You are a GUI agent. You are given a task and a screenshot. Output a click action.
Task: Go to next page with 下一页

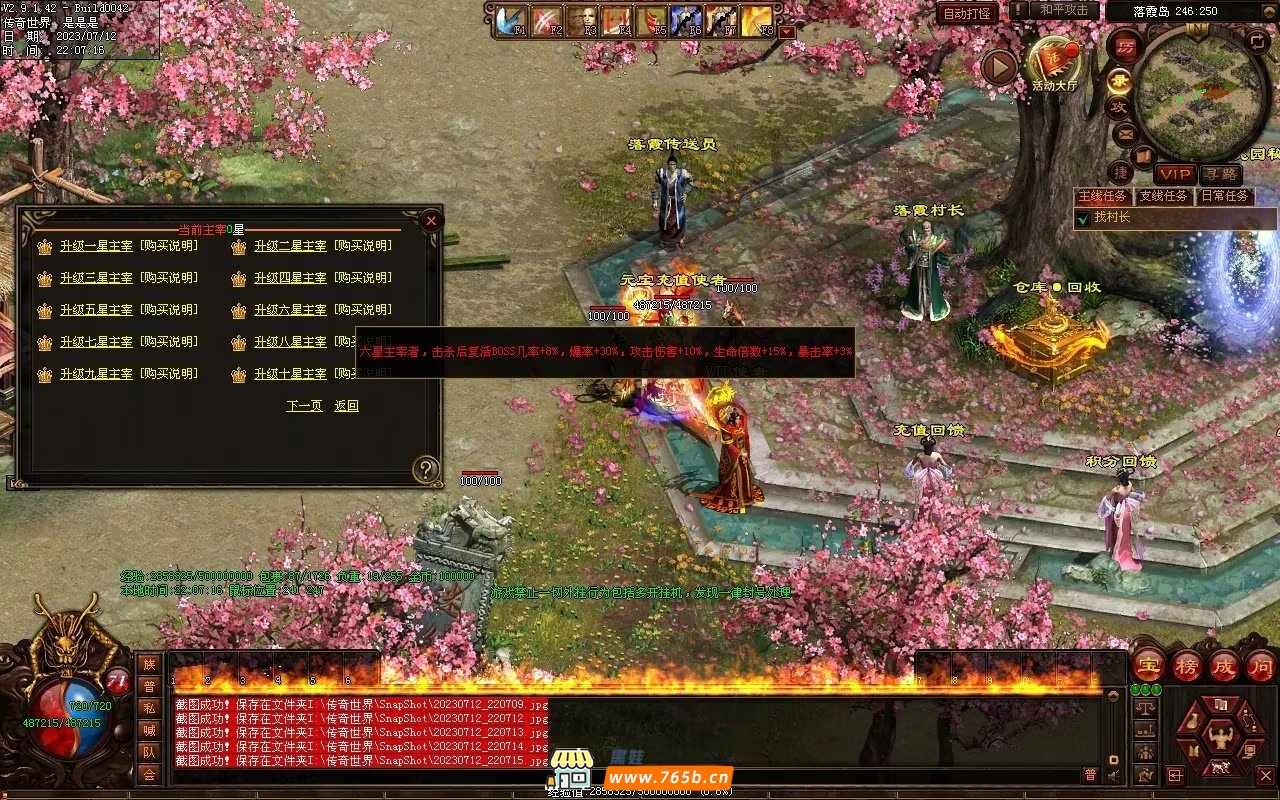click(304, 406)
